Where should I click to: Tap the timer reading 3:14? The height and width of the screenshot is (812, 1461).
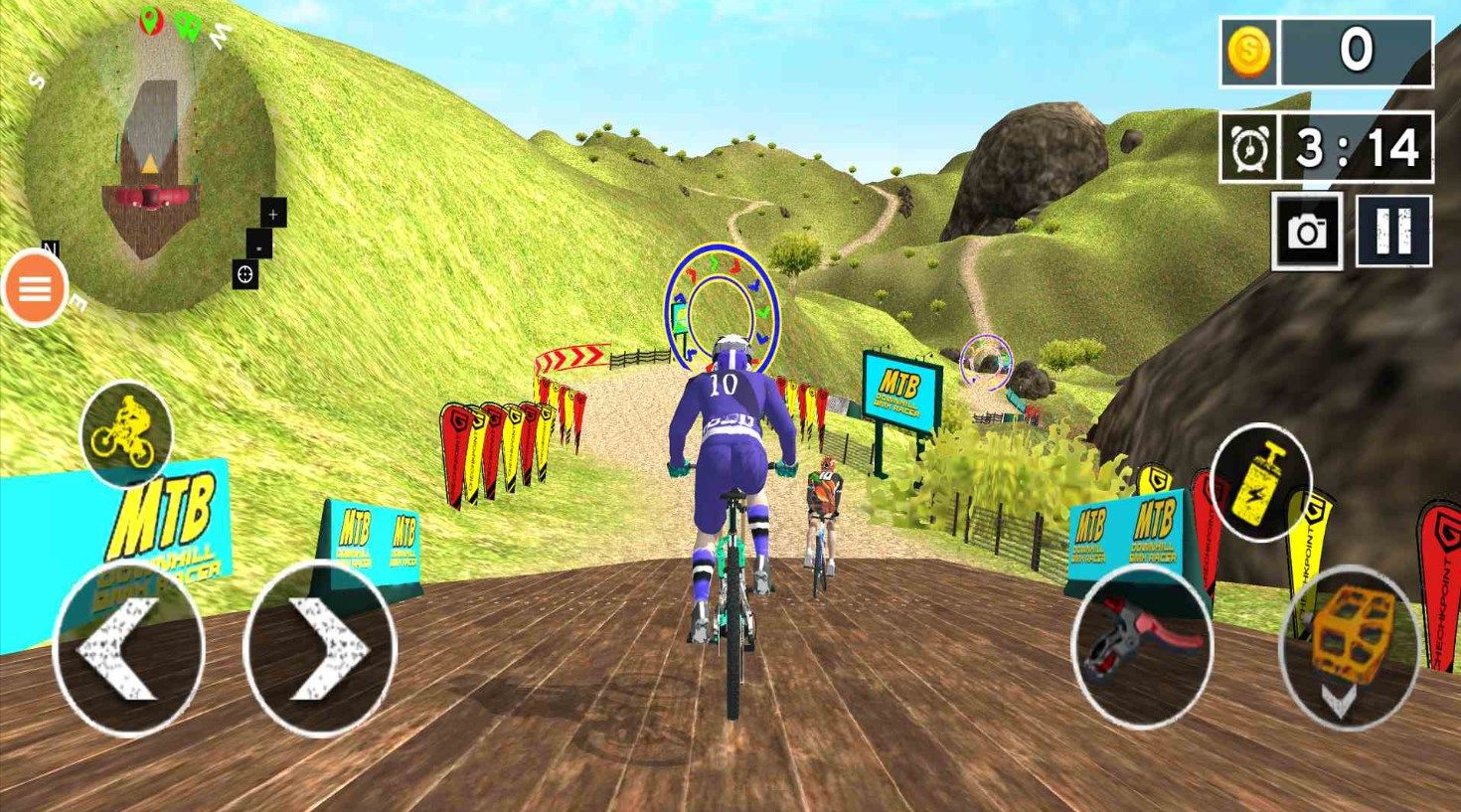[x=1357, y=149]
